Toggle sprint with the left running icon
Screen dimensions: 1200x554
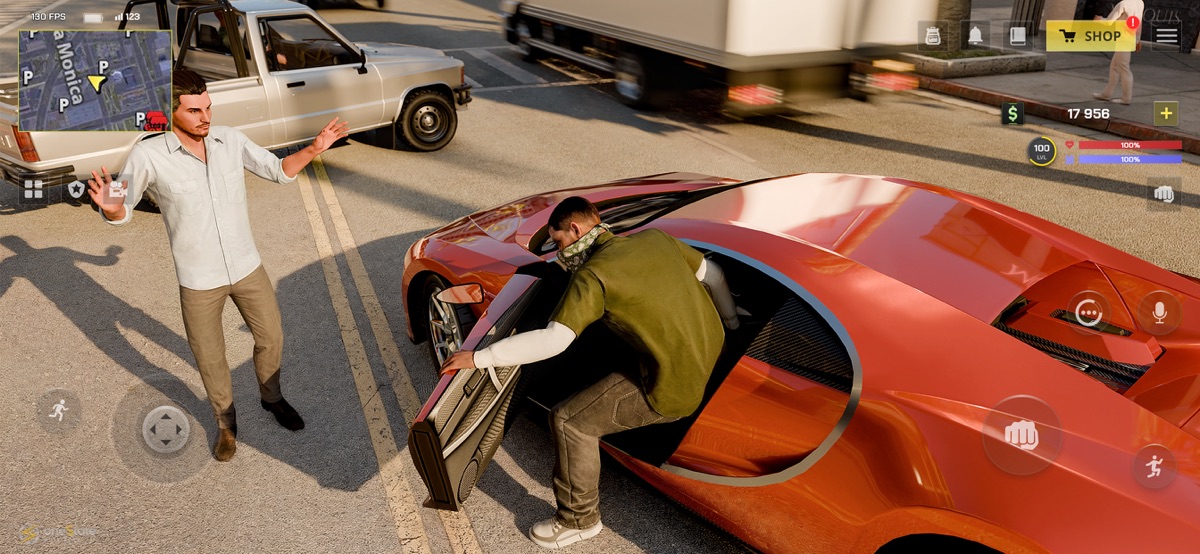click(58, 409)
